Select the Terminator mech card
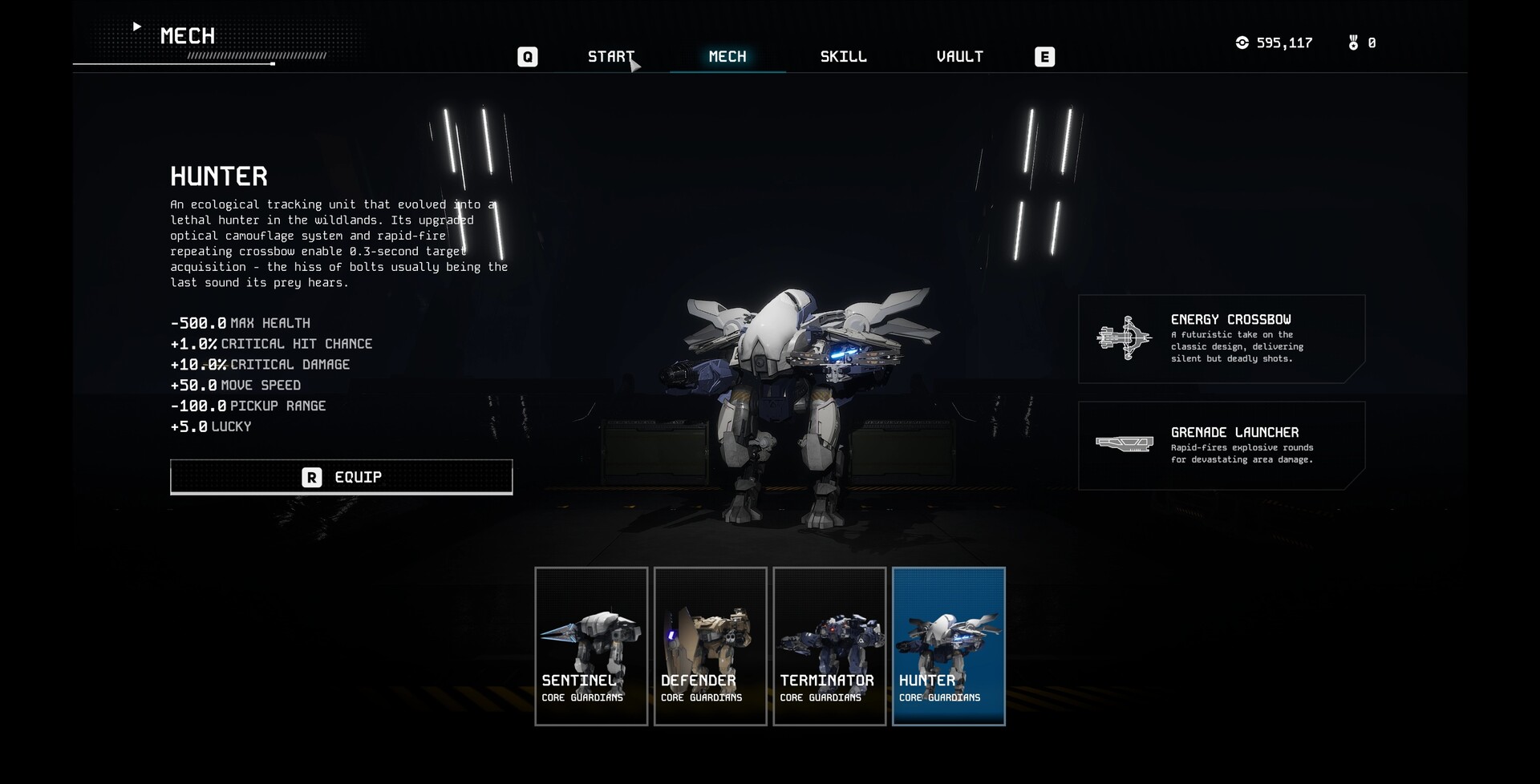1540x784 pixels. click(829, 645)
